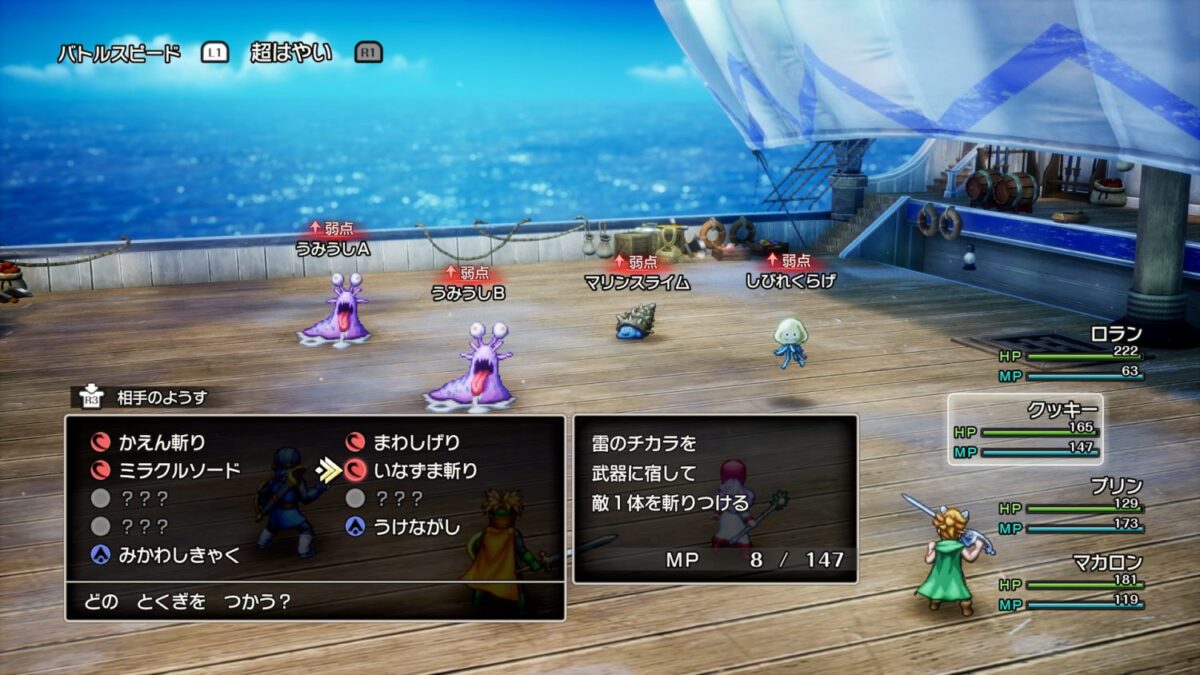
Task: Target the マリンスライム enemy label
Action: click(637, 282)
